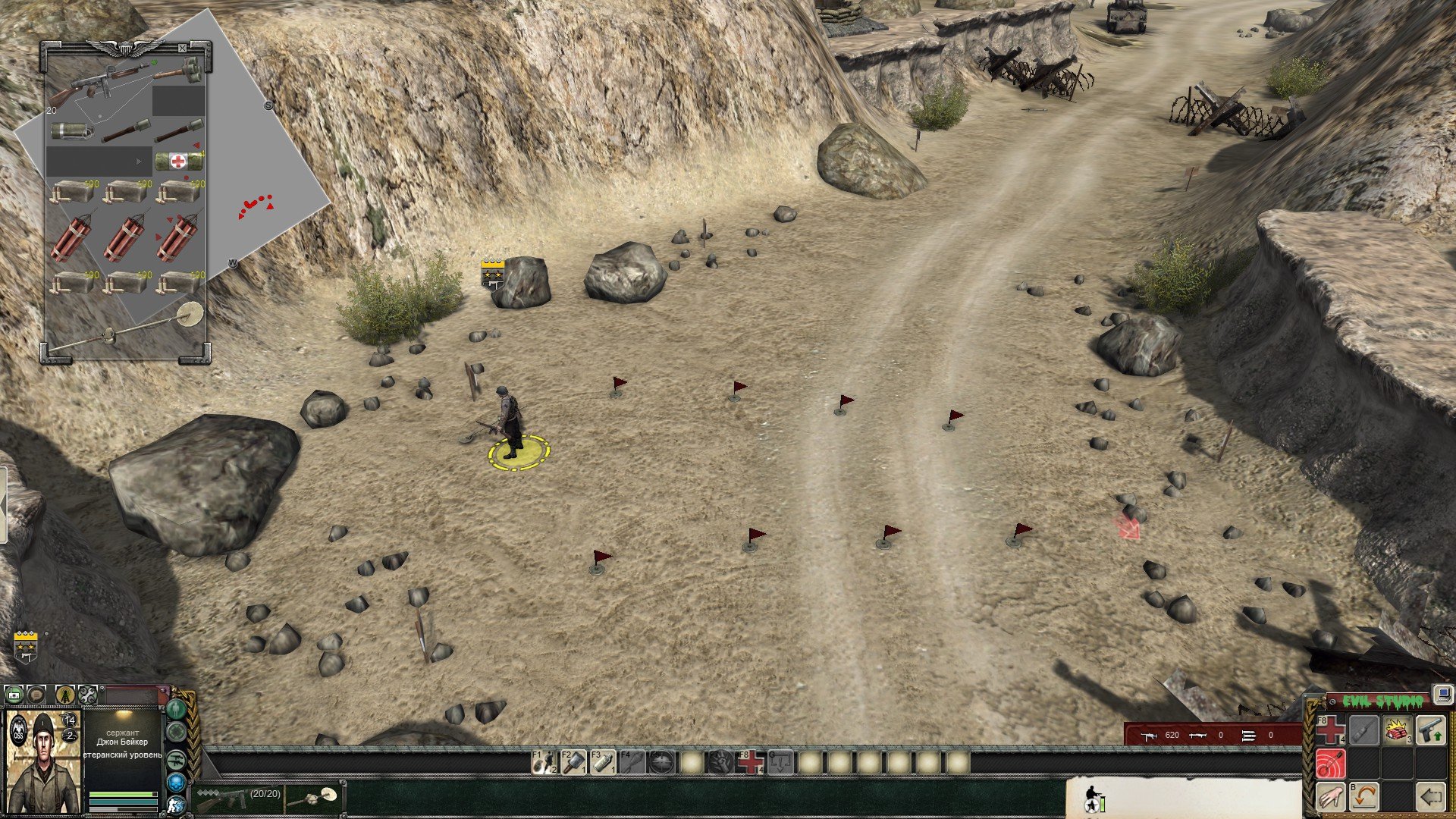Open the chat speech bubble button

point(37,694)
